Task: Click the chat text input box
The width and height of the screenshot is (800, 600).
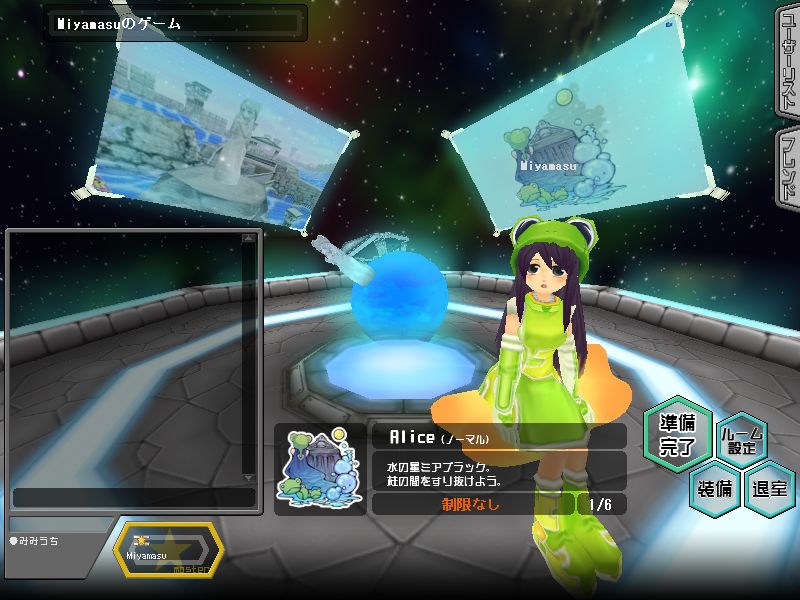Action: click(133, 497)
